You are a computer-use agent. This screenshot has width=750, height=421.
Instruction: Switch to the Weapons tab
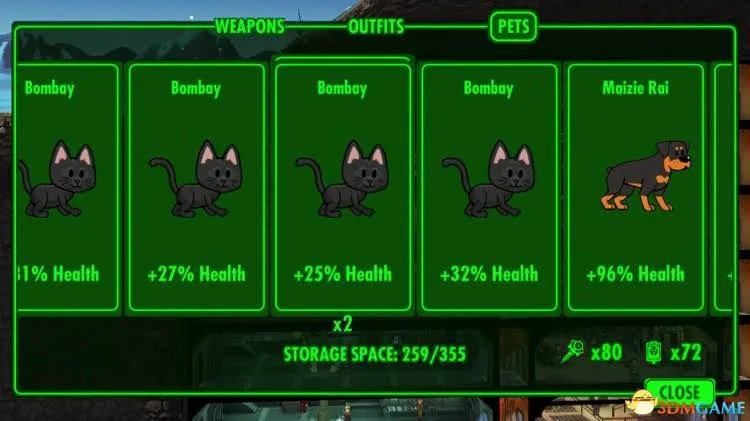tap(249, 27)
